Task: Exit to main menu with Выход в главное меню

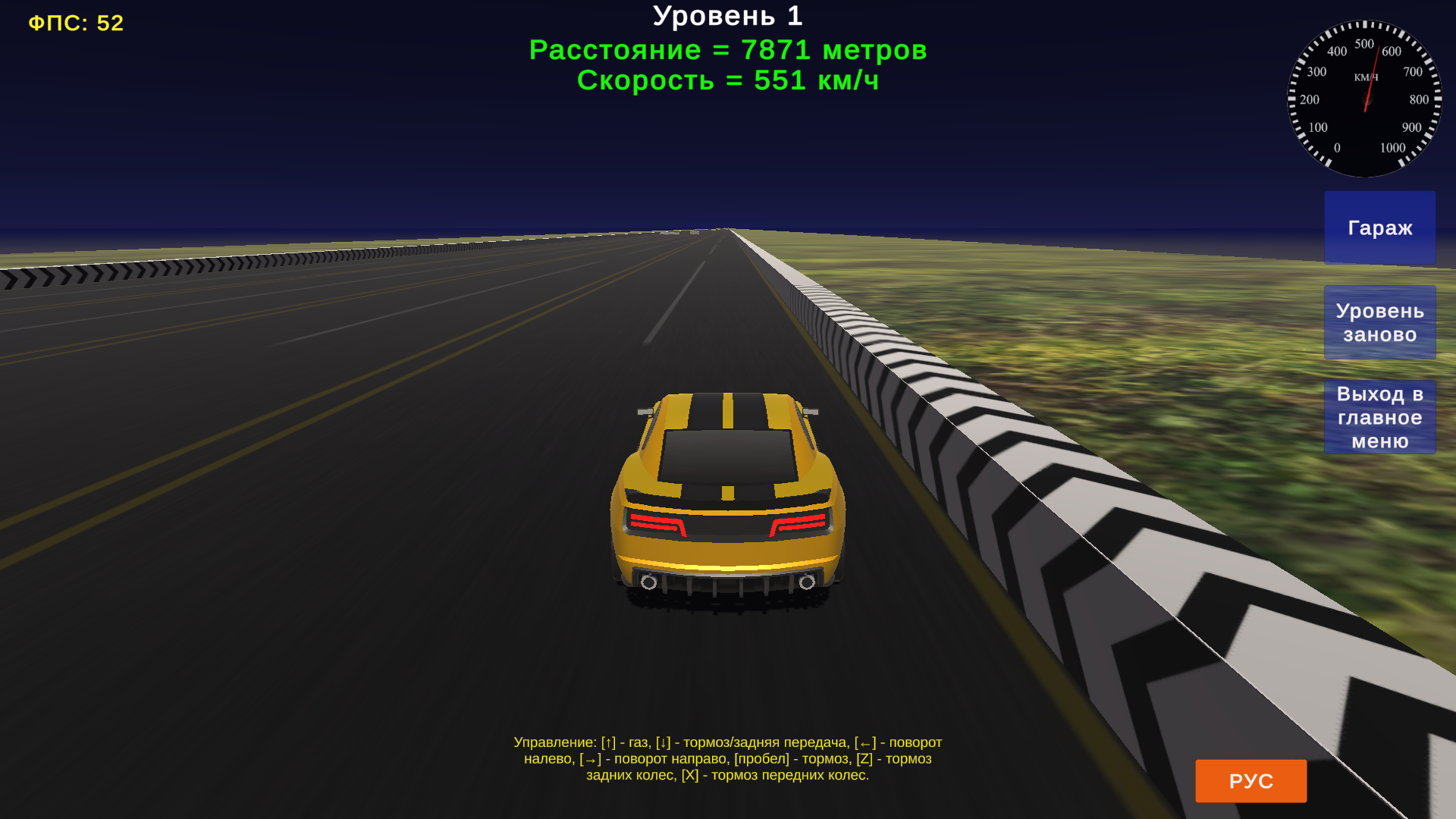Action: [1379, 416]
